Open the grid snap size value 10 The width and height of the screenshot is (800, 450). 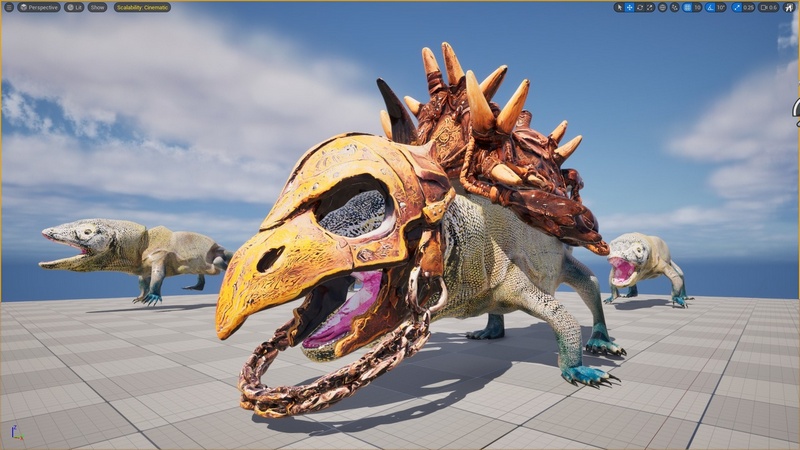coord(698,7)
